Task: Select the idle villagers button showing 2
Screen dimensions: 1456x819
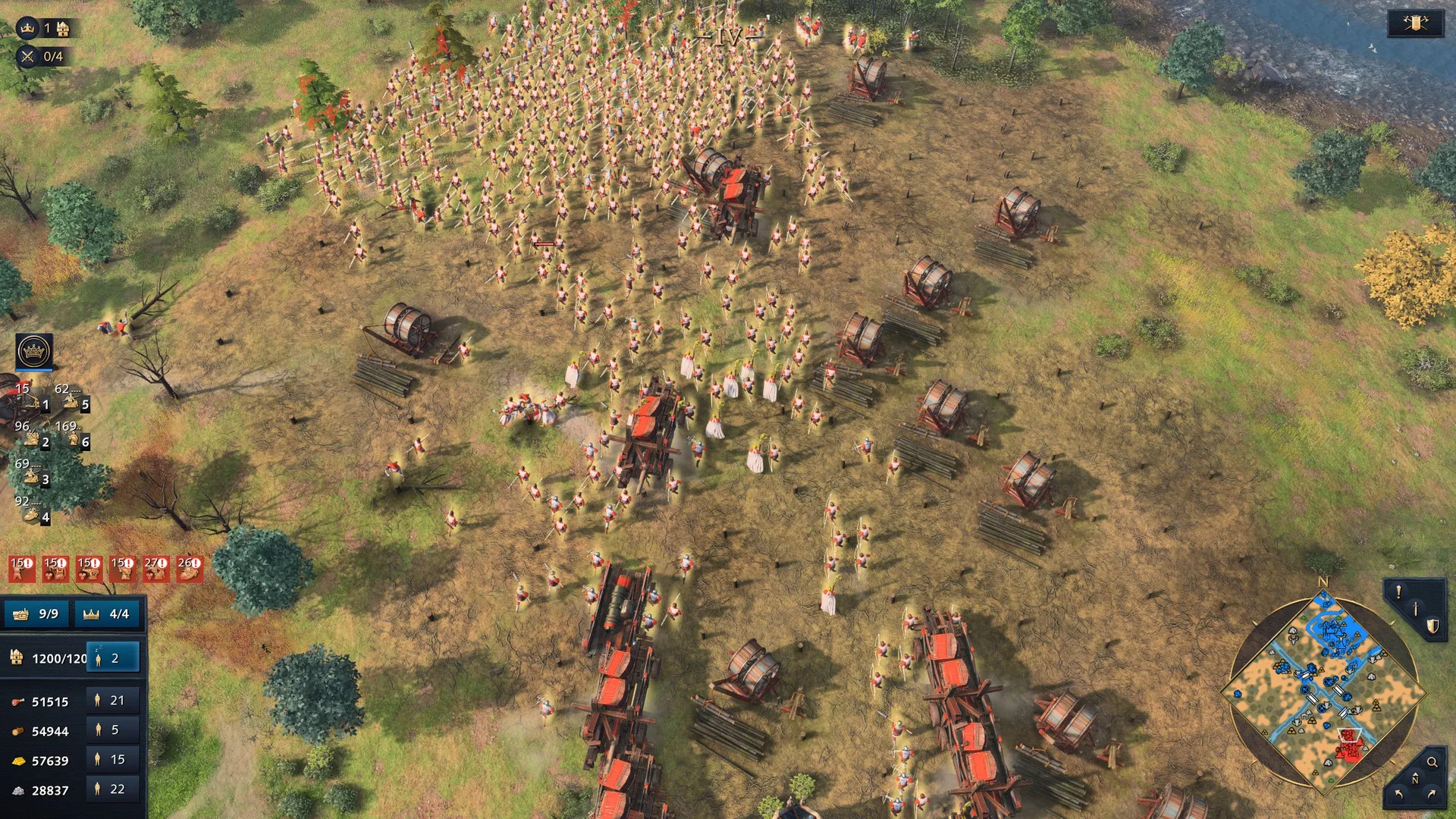Action: pos(113,658)
